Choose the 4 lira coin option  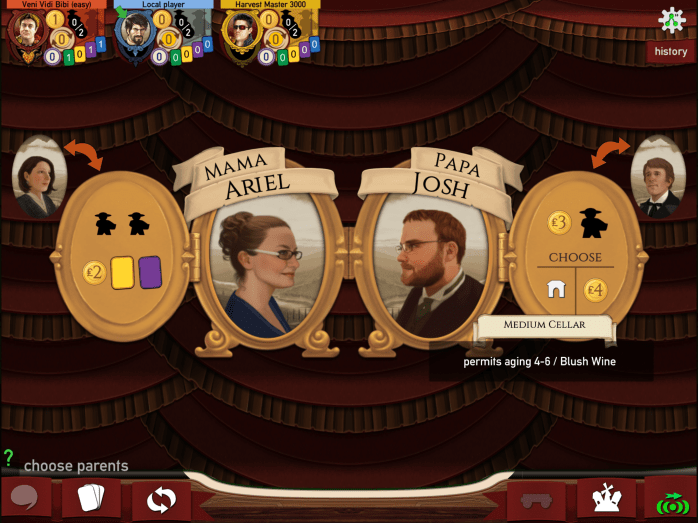[x=596, y=291]
